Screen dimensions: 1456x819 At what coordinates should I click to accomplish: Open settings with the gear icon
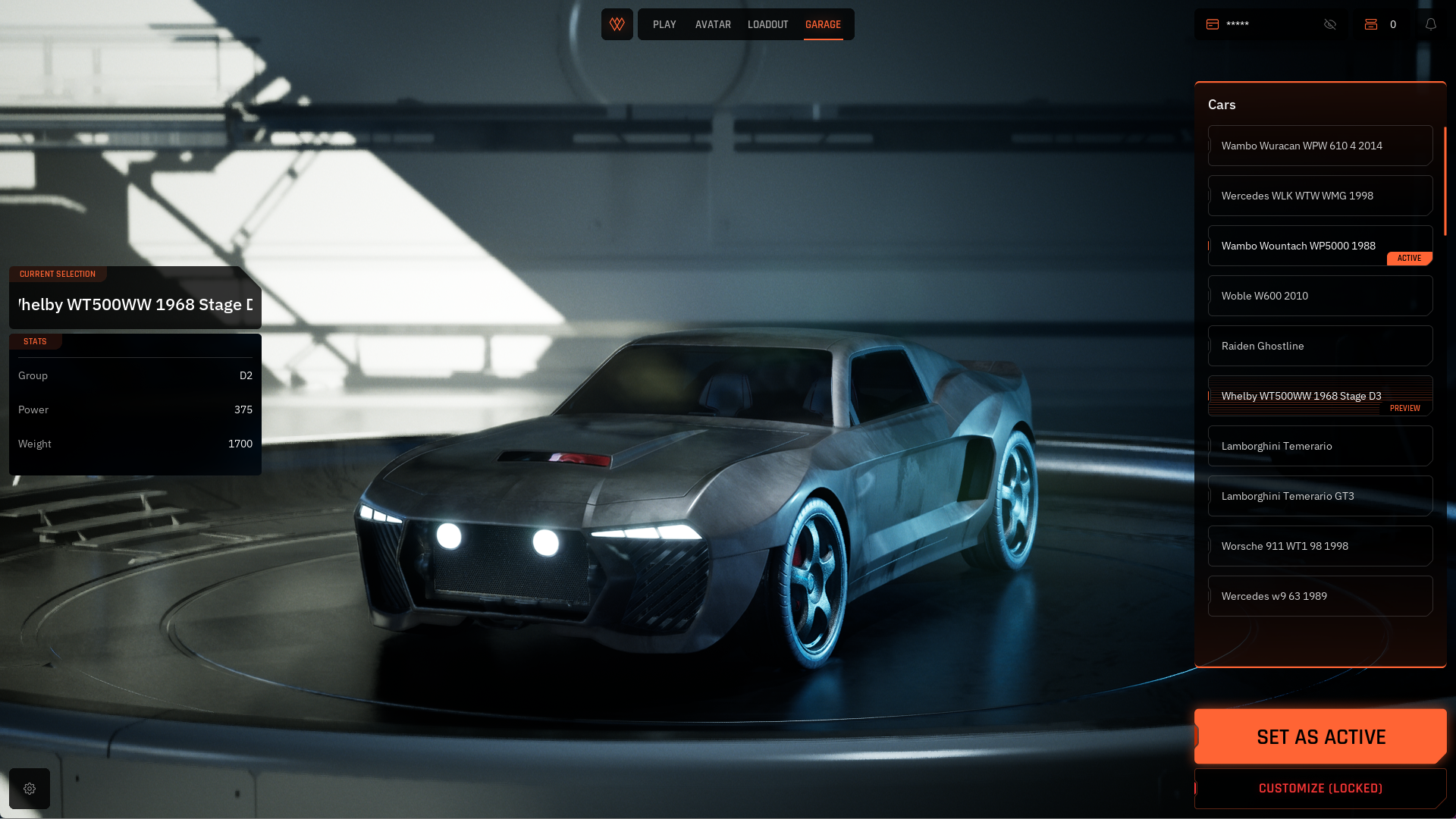[30, 789]
